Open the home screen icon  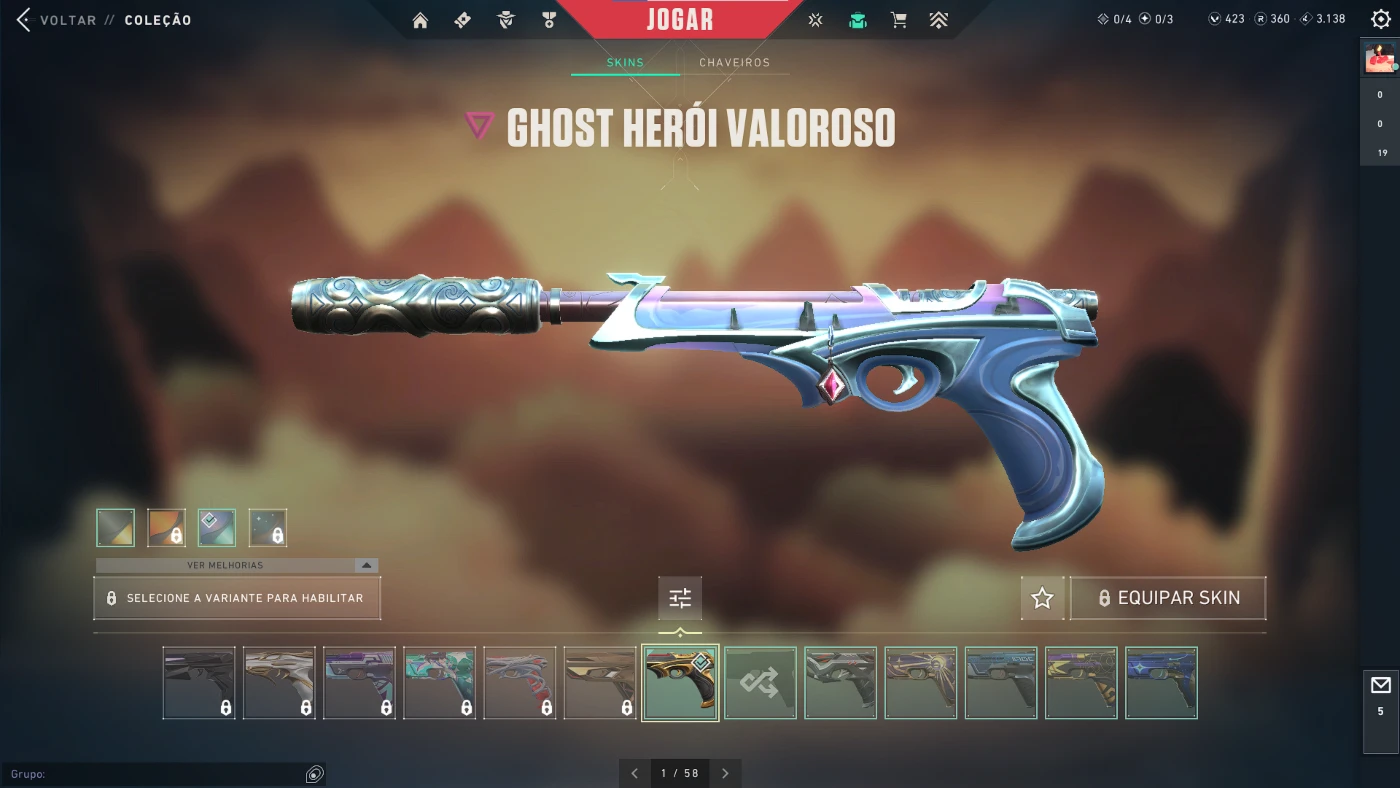coord(420,20)
